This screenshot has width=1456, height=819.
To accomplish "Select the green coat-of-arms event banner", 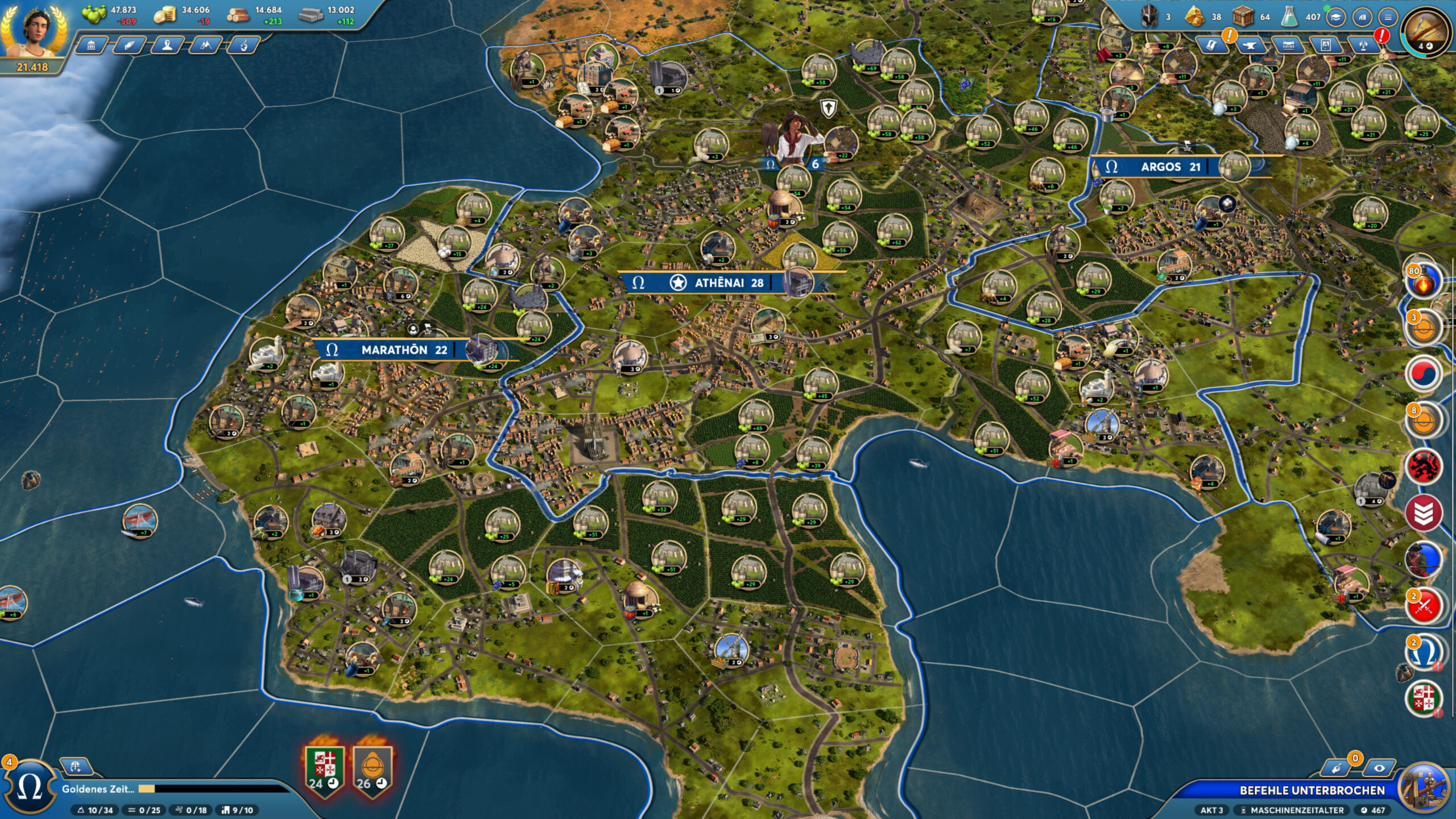I will pyautogui.click(x=325, y=768).
